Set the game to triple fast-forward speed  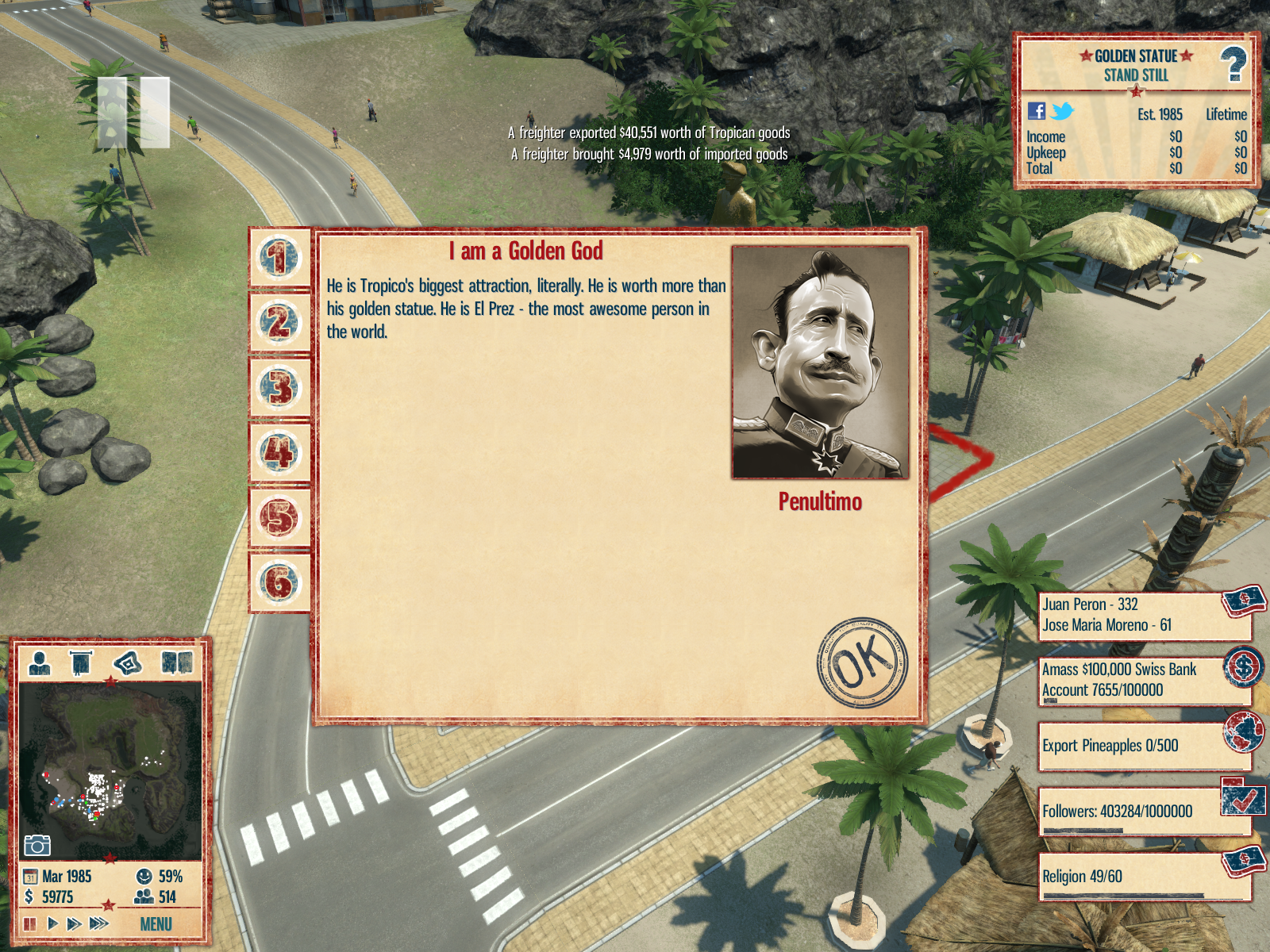tap(99, 923)
